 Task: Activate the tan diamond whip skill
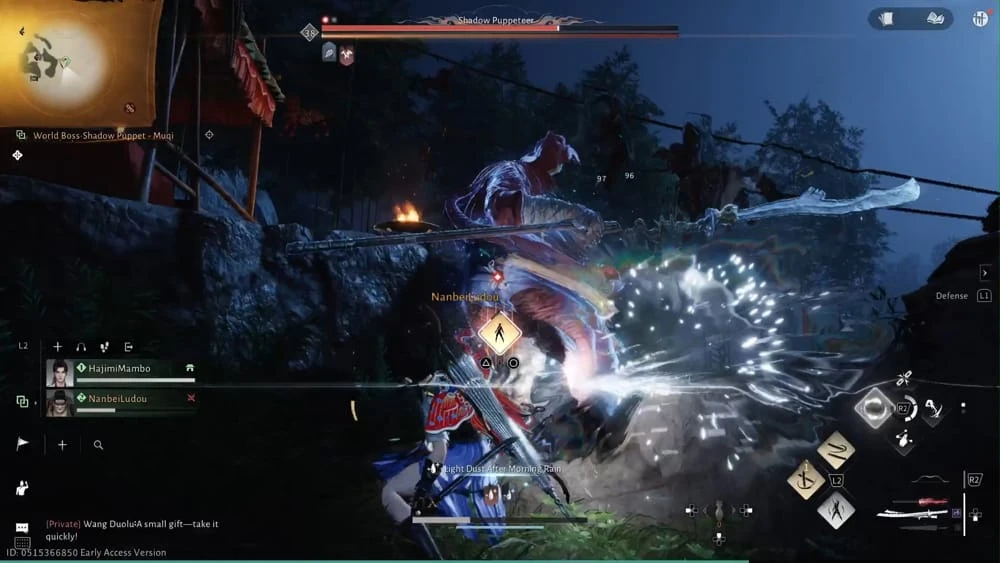click(836, 450)
